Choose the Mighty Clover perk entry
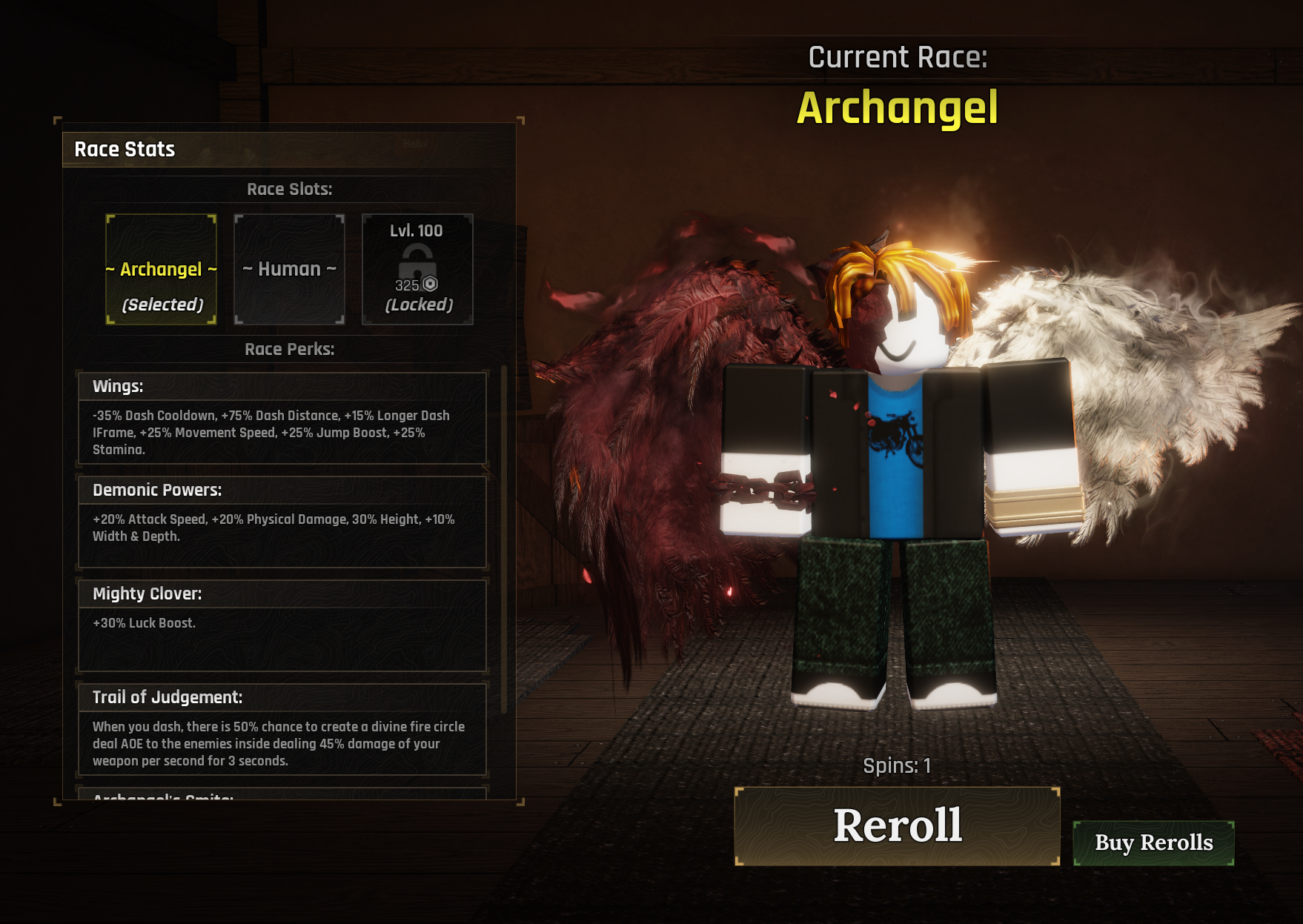 coord(282,625)
